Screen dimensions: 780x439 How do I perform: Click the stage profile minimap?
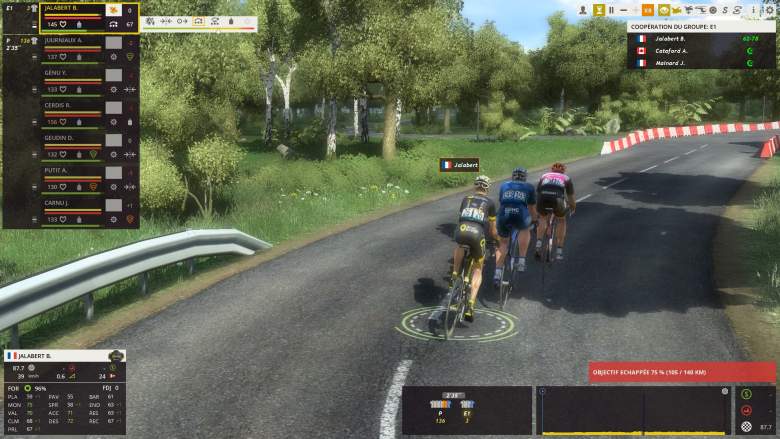coord(636,410)
